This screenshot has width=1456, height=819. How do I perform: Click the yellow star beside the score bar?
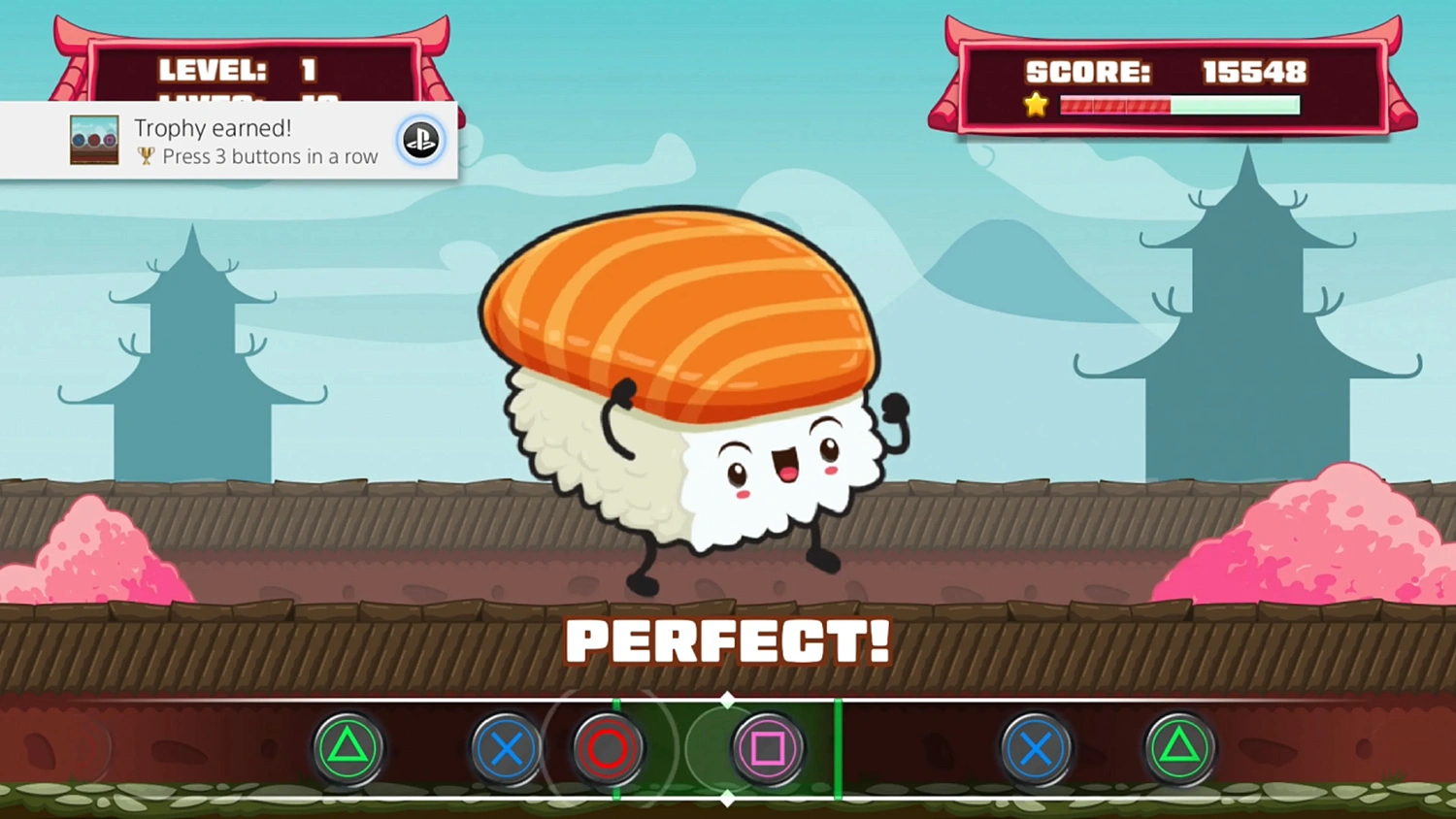coord(1036,105)
